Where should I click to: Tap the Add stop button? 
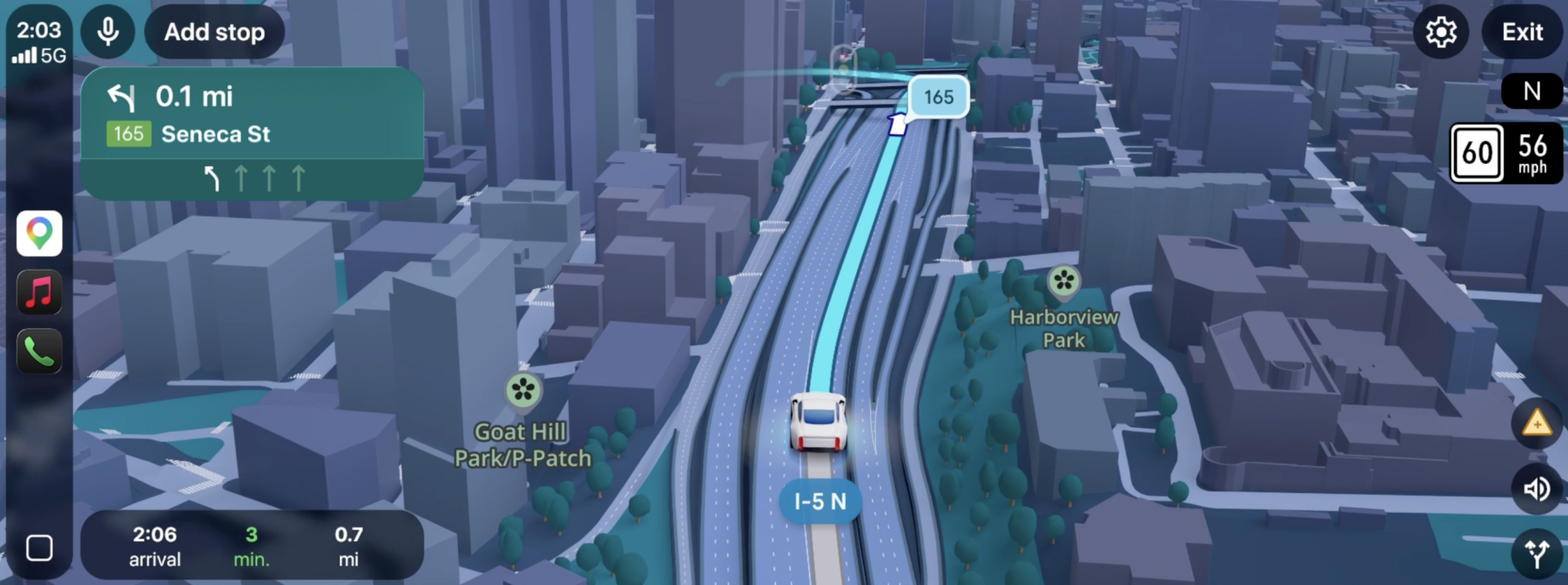(x=213, y=32)
